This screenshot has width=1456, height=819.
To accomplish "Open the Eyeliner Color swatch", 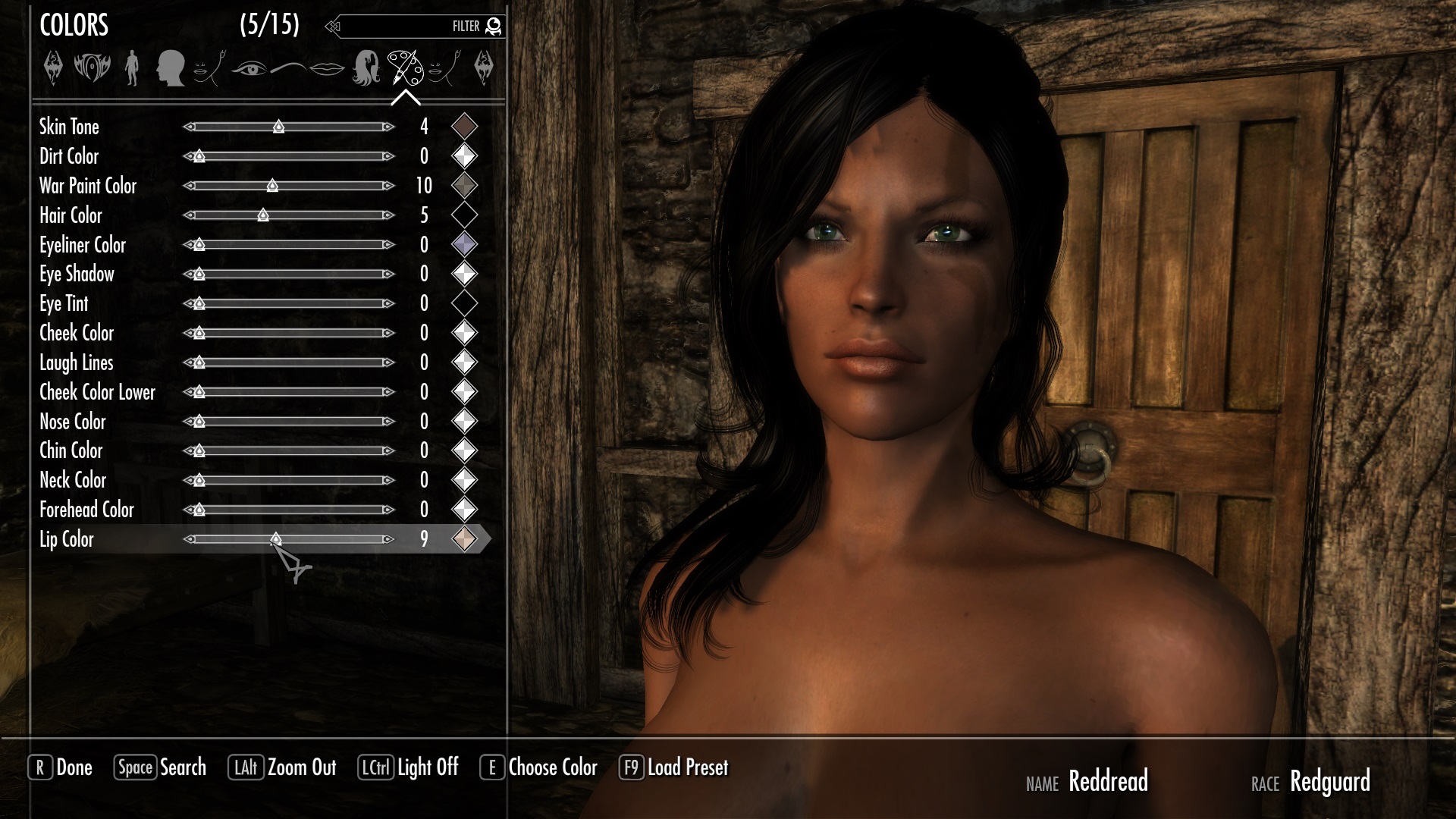I will pos(464,244).
